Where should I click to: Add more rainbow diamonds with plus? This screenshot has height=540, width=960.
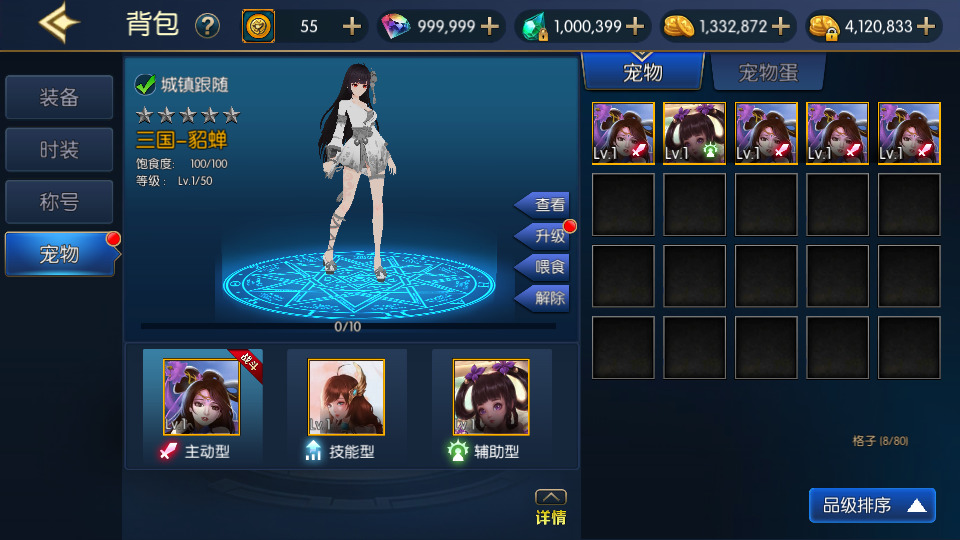tap(490, 26)
